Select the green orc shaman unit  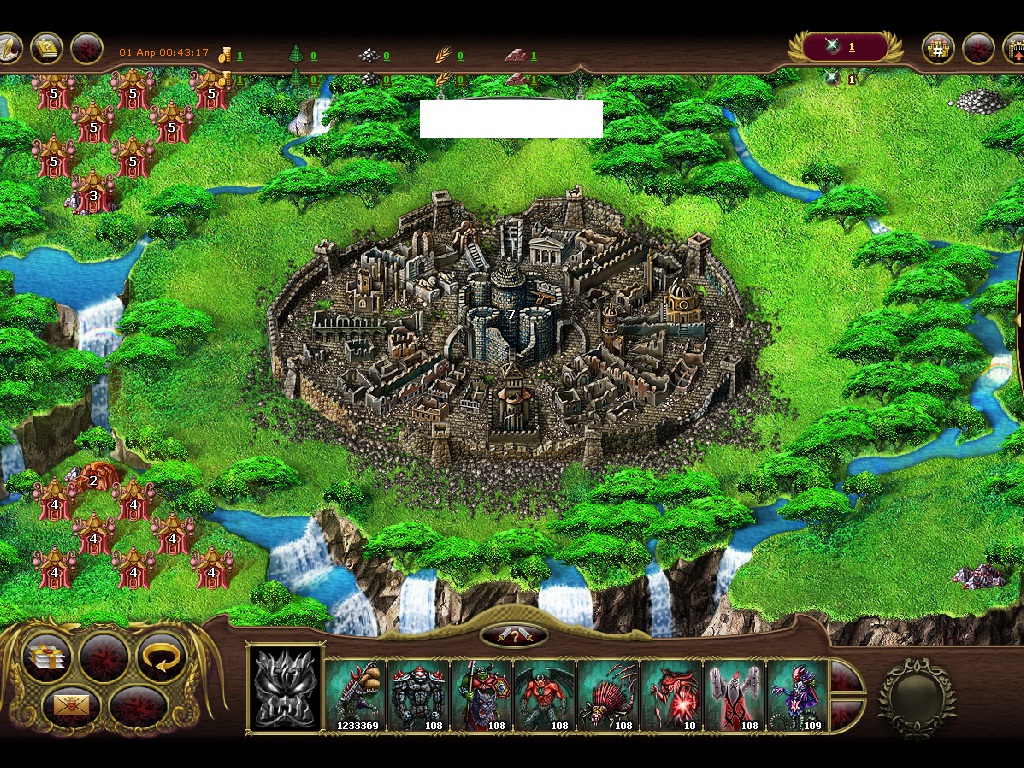click(482, 694)
